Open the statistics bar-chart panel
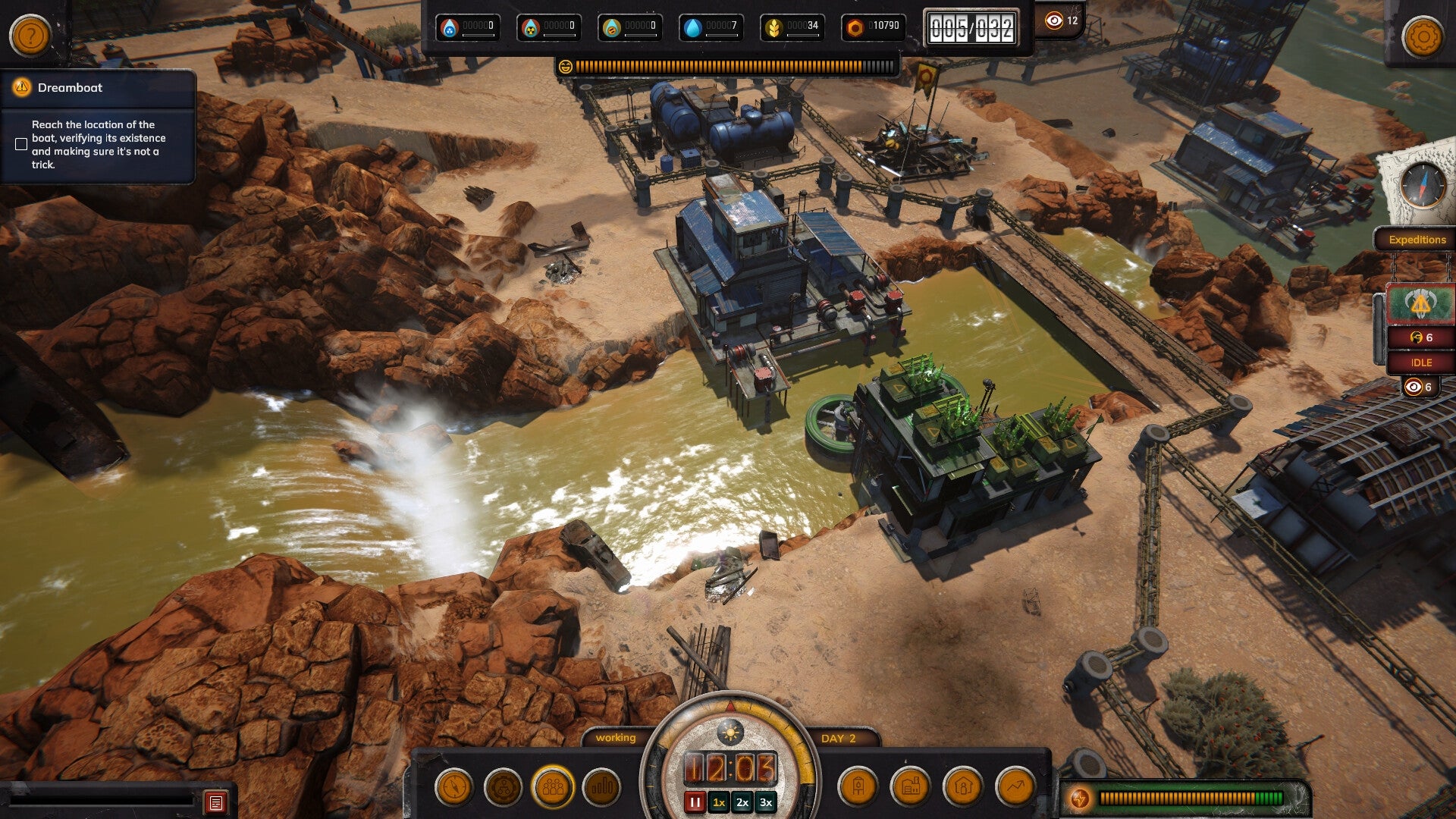This screenshot has width=1456, height=819. coord(600,789)
